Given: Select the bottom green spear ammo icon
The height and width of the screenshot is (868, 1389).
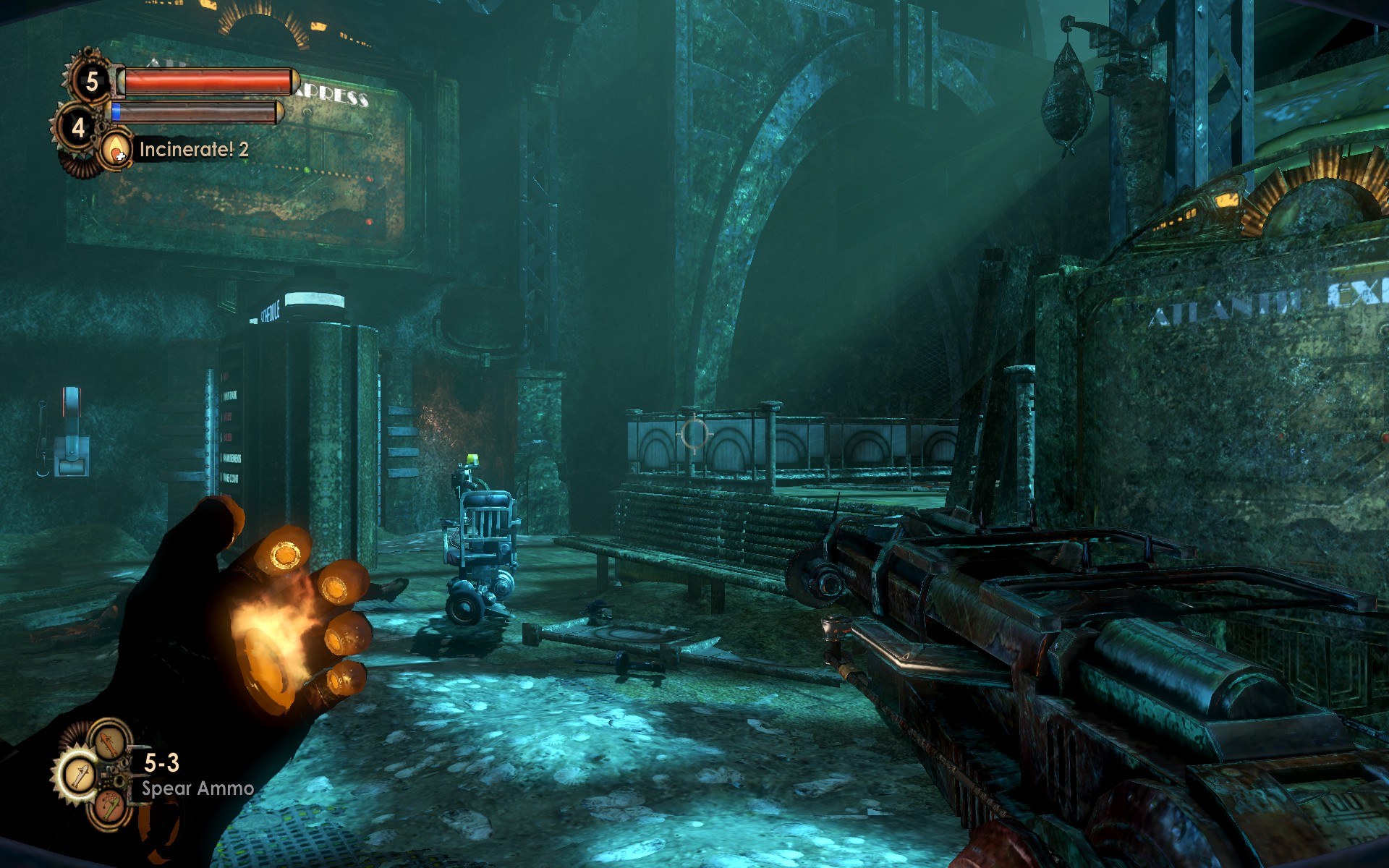Looking at the screenshot, I should [109, 807].
